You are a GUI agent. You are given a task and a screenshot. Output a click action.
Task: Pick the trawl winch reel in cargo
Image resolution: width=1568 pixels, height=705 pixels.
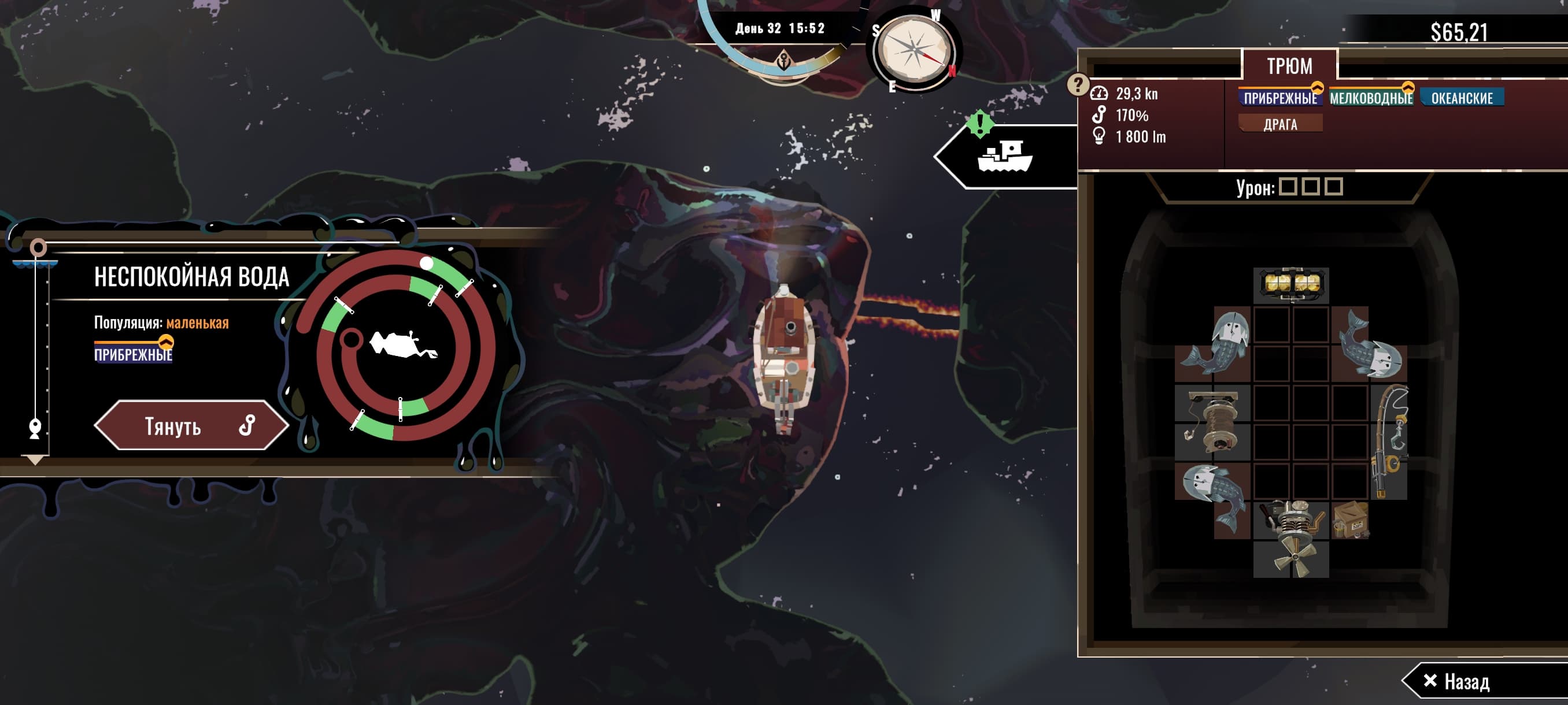point(1212,421)
